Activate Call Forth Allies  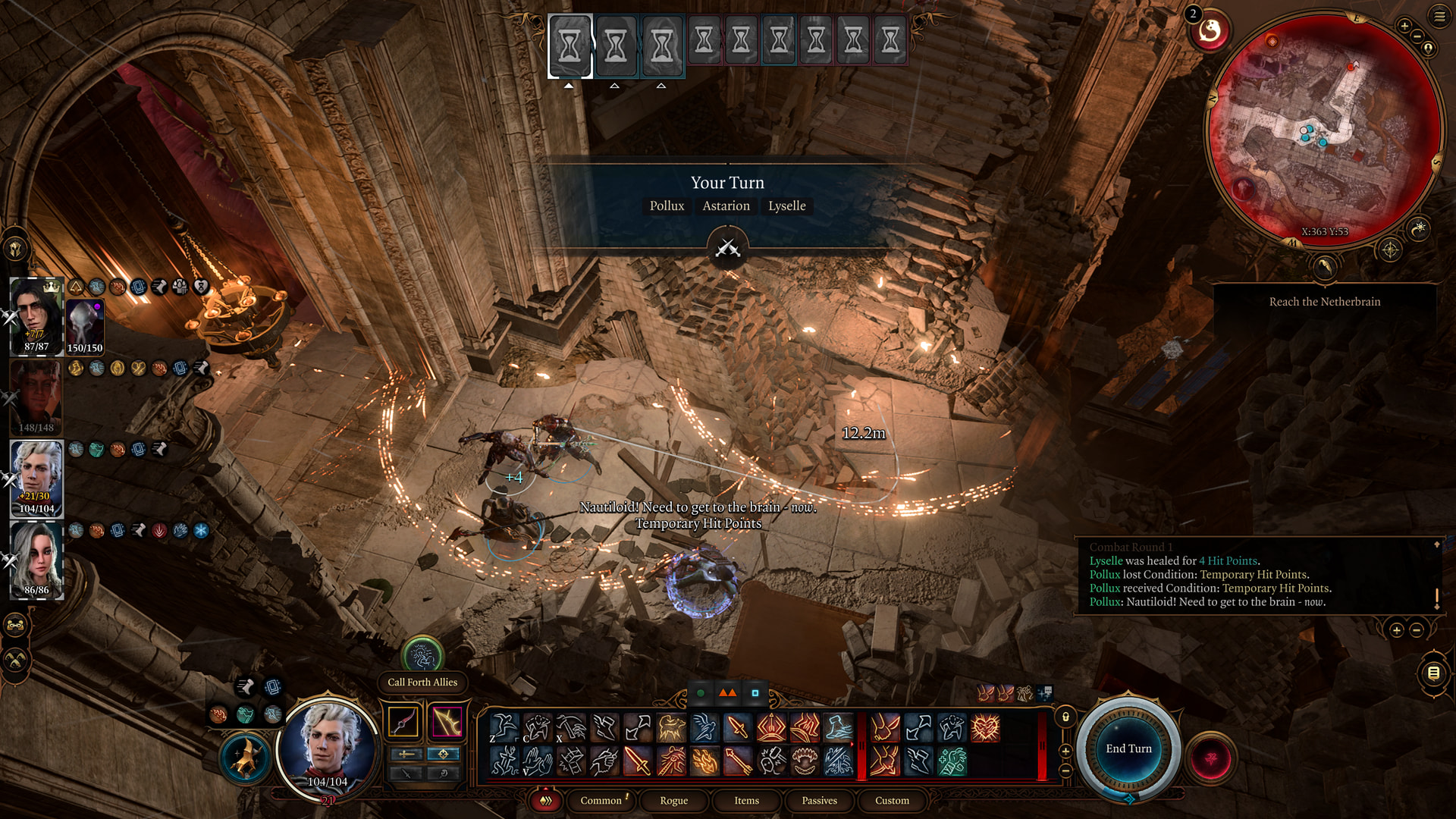coord(422,655)
